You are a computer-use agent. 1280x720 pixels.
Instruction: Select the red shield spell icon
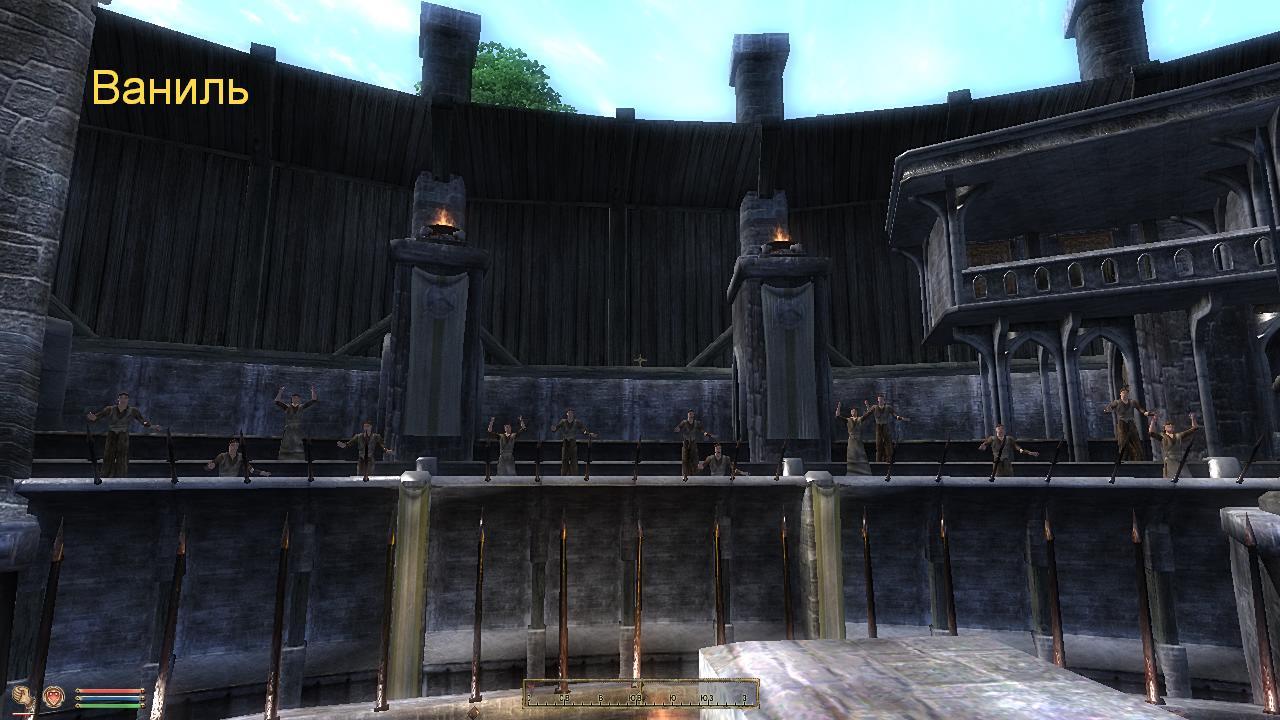(54, 696)
